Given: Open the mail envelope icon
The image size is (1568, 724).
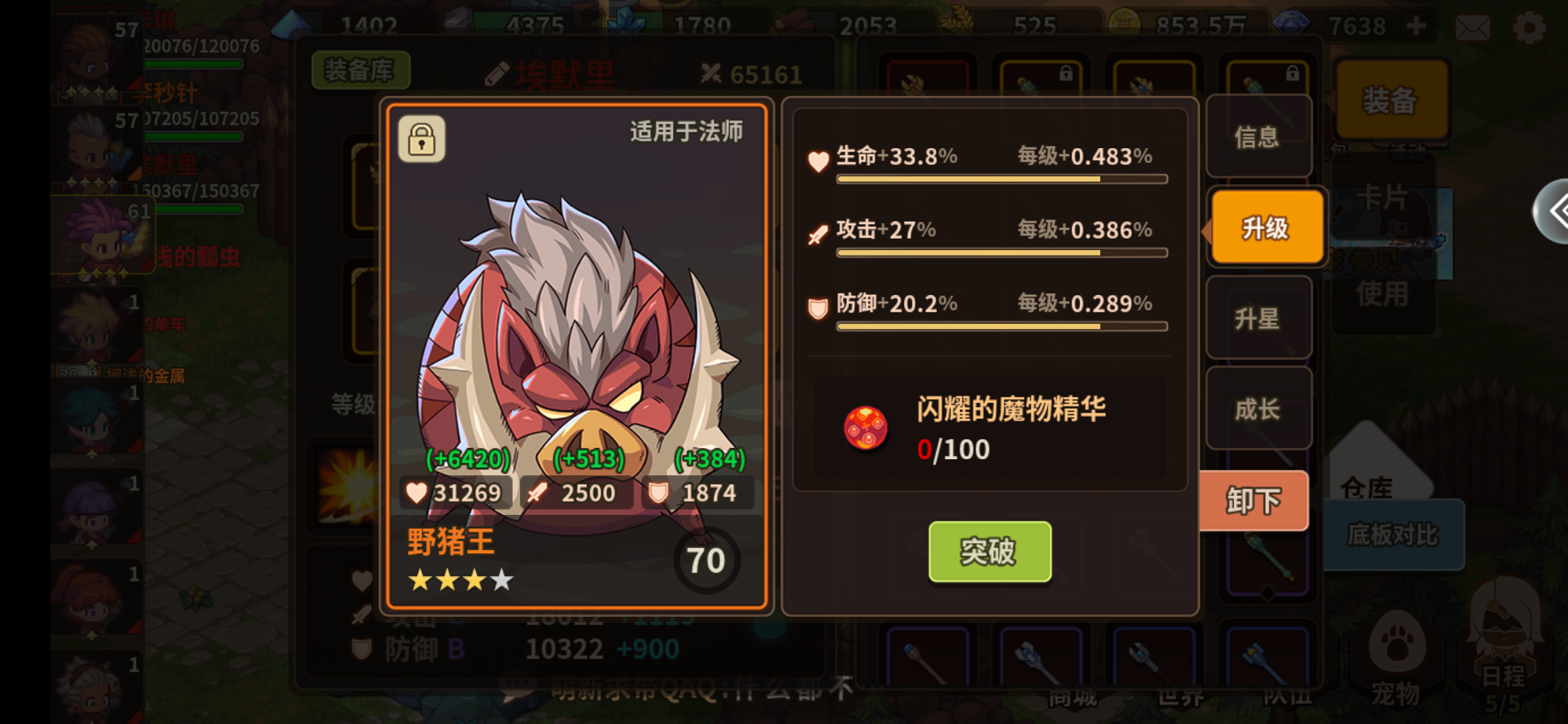Looking at the screenshot, I should pos(1472,28).
